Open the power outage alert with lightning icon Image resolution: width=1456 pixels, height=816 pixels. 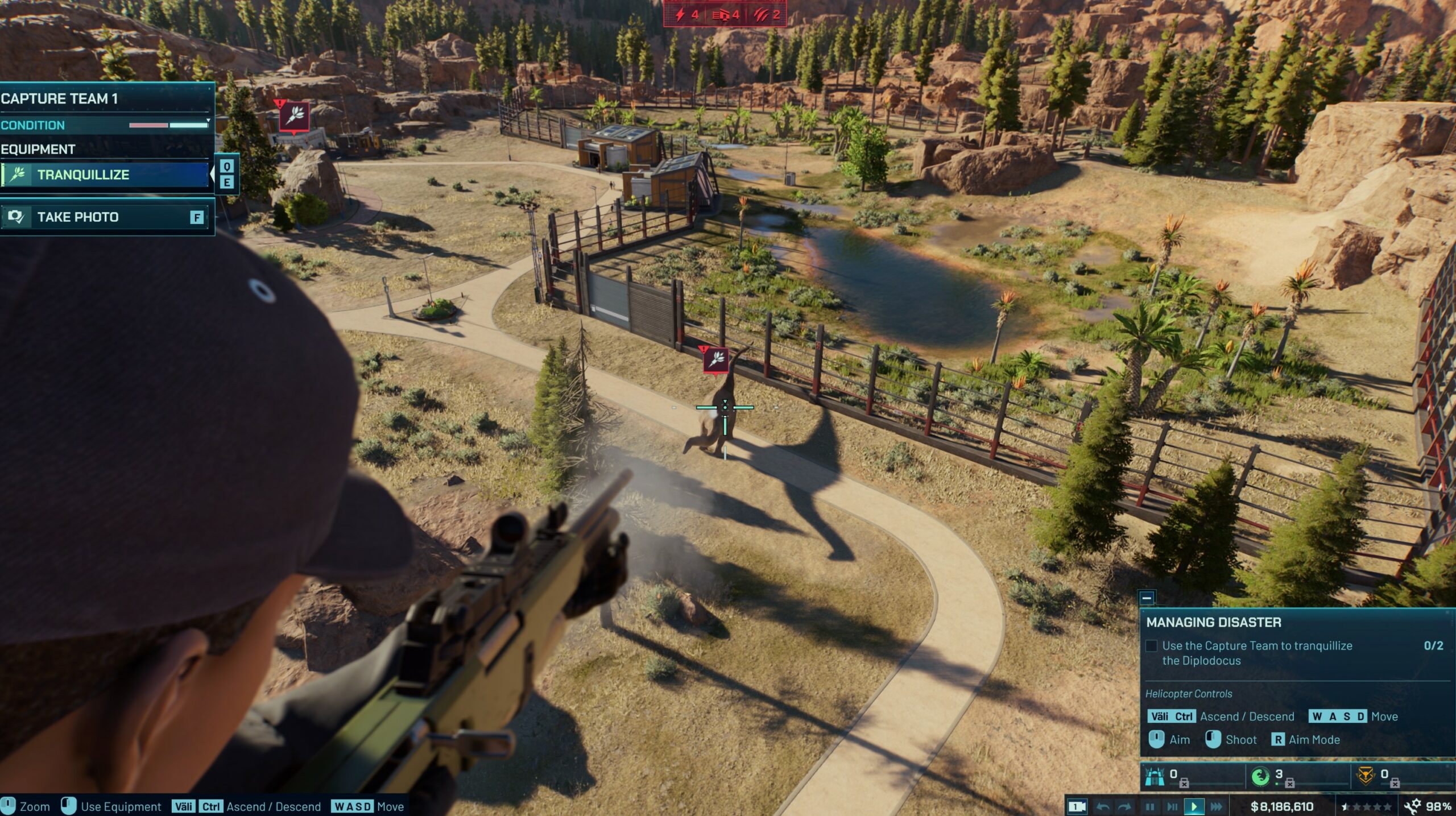(686, 15)
